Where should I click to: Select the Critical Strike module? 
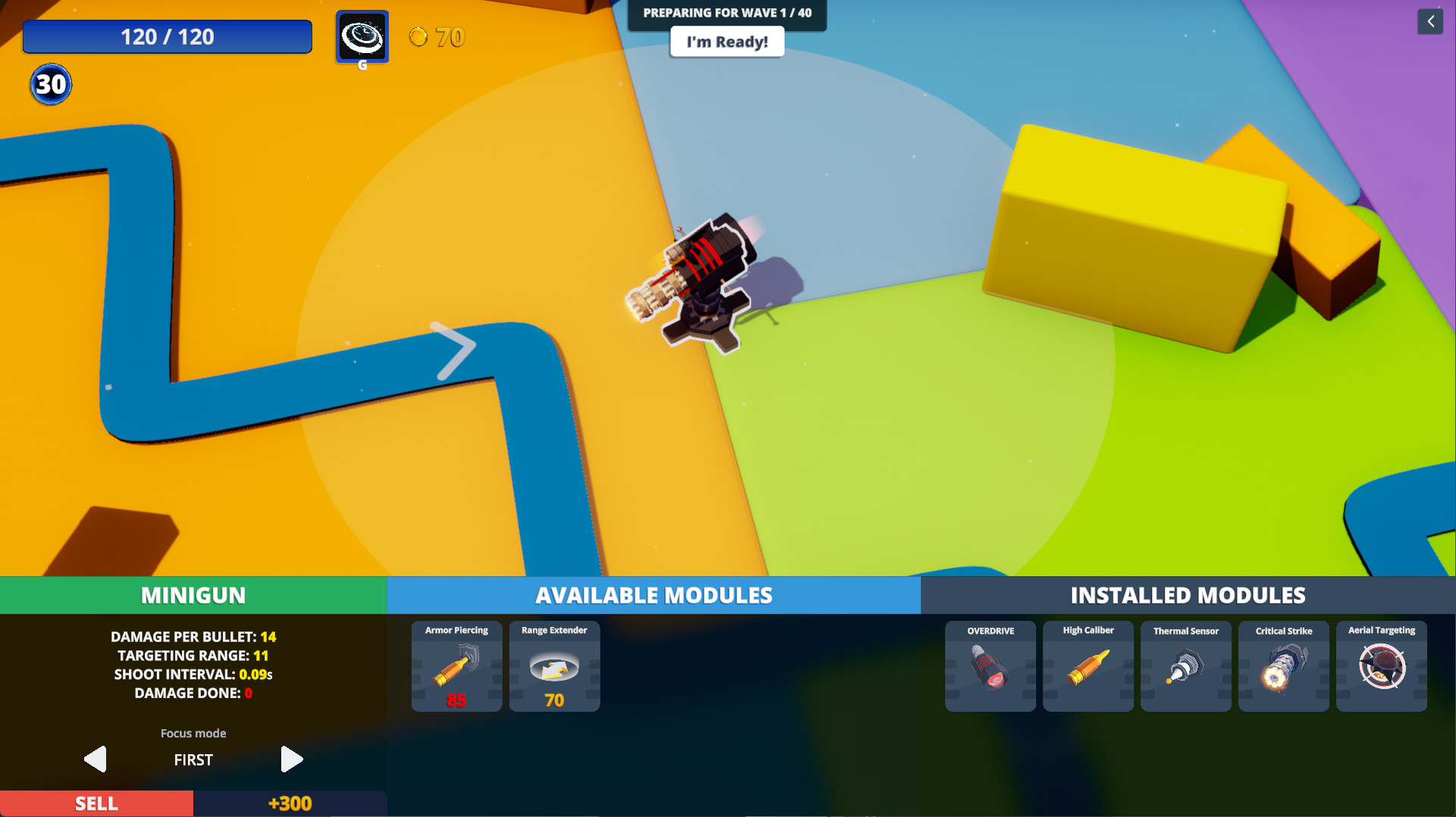[x=1284, y=667]
